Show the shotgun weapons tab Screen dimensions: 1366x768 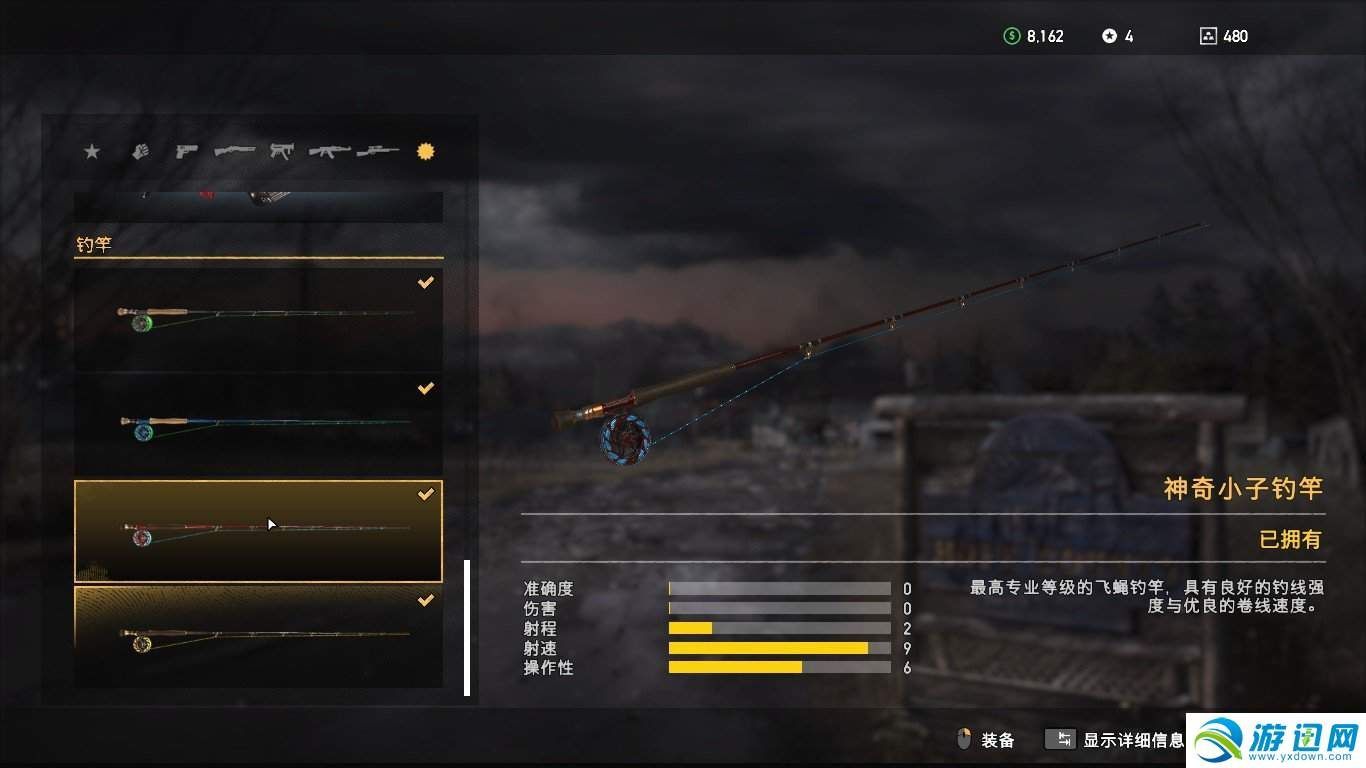pyautogui.click(x=234, y=151)
